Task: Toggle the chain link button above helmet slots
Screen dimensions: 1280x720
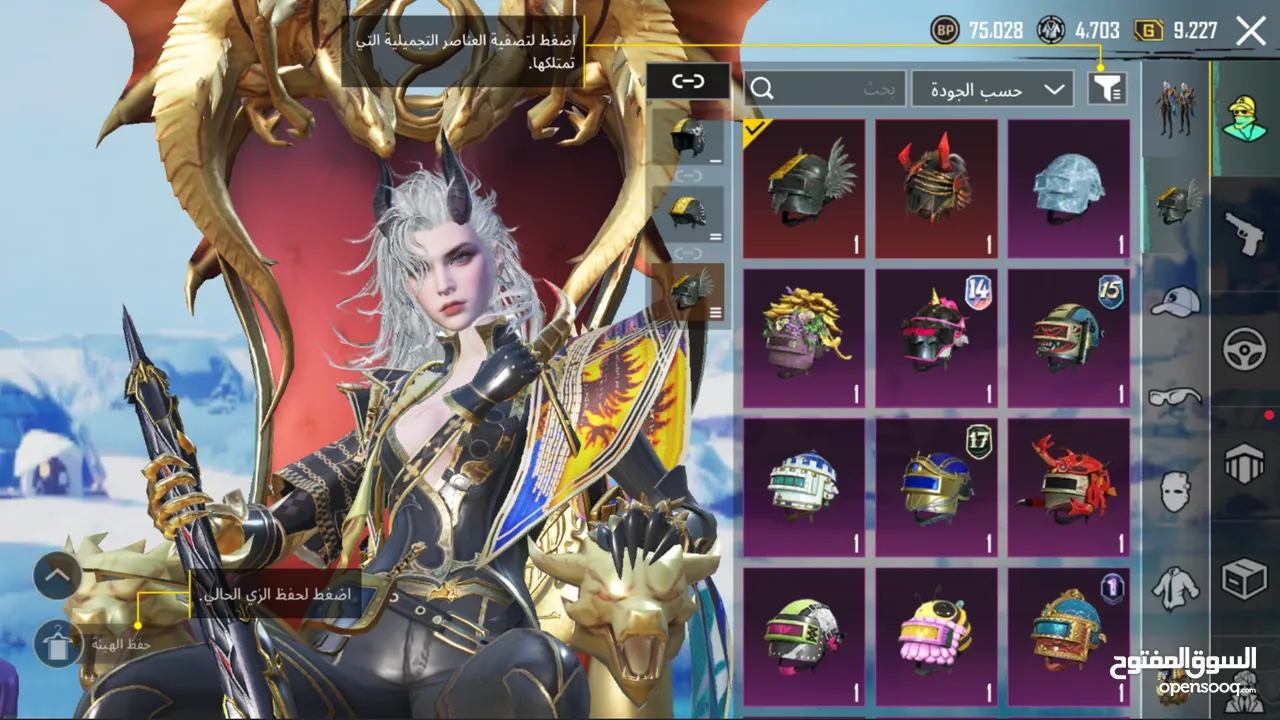Action: pyautogui.click(x=688, y=82)
